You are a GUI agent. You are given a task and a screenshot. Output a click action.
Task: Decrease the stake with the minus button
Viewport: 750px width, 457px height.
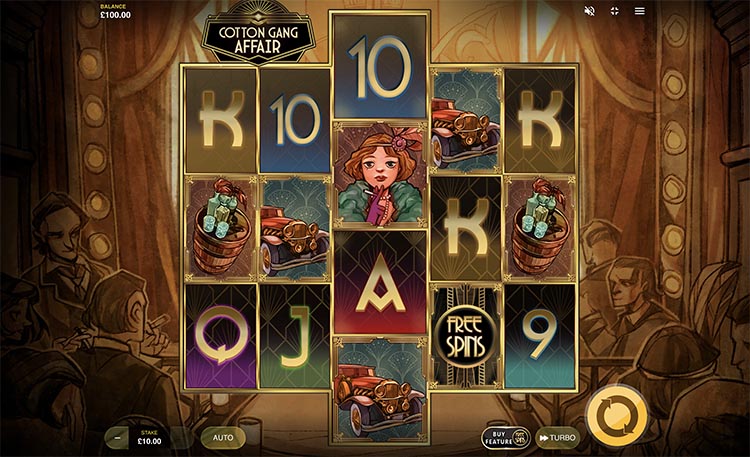pos(119,437)
